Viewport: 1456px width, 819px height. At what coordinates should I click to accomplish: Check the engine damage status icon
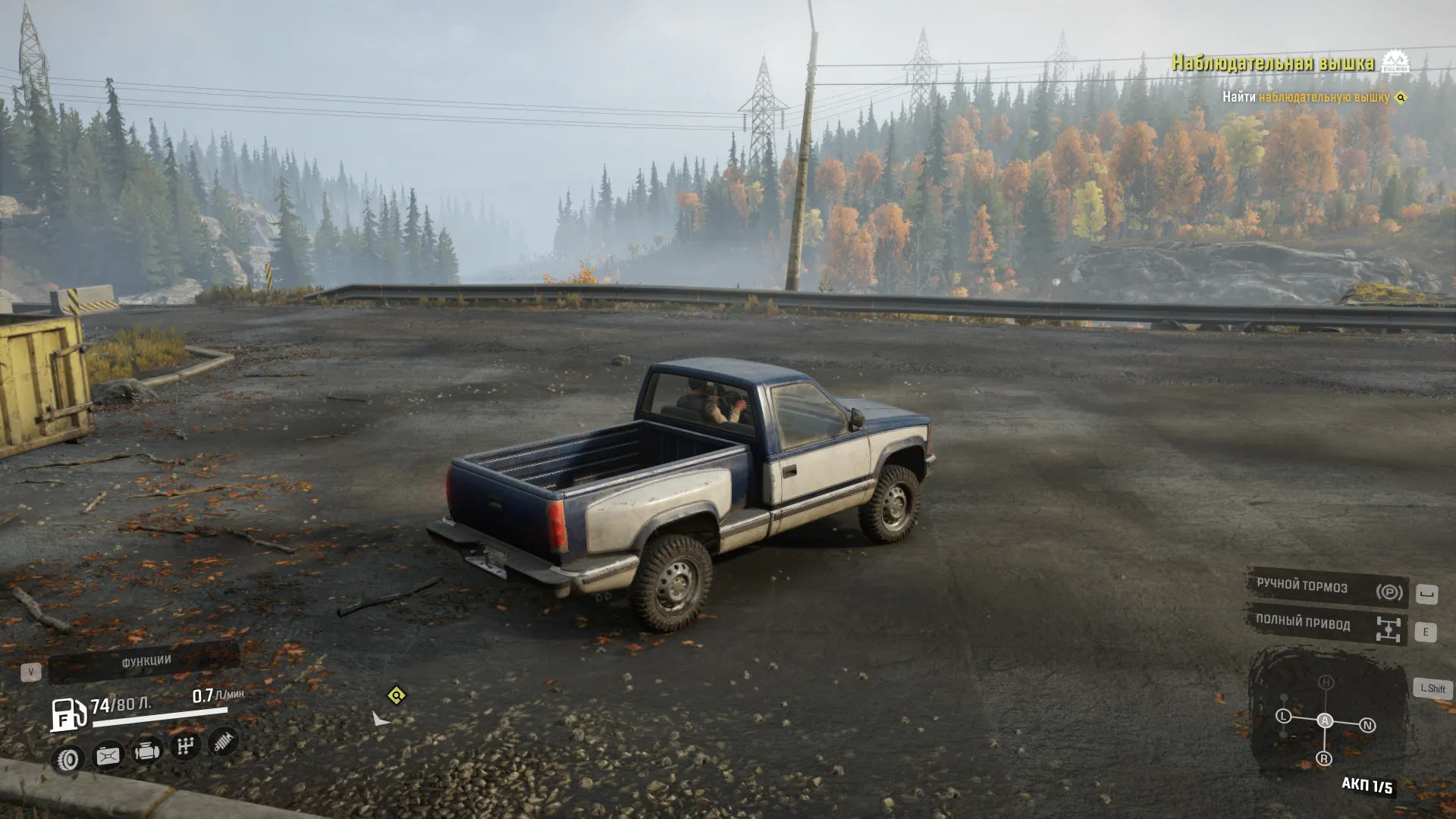pos(147,752)
